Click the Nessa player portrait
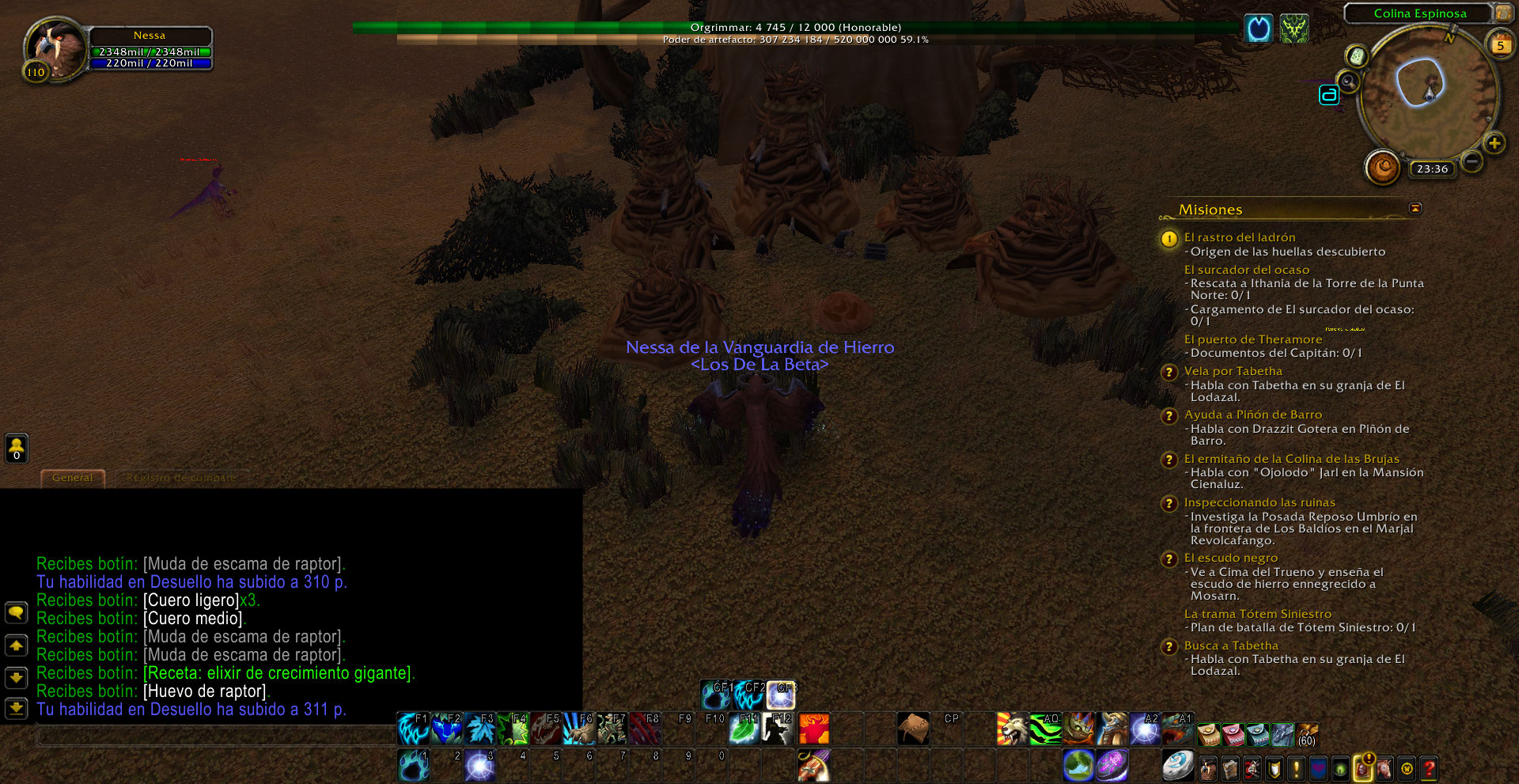The height and width of the screenshot is (784, 1519). 55,49
